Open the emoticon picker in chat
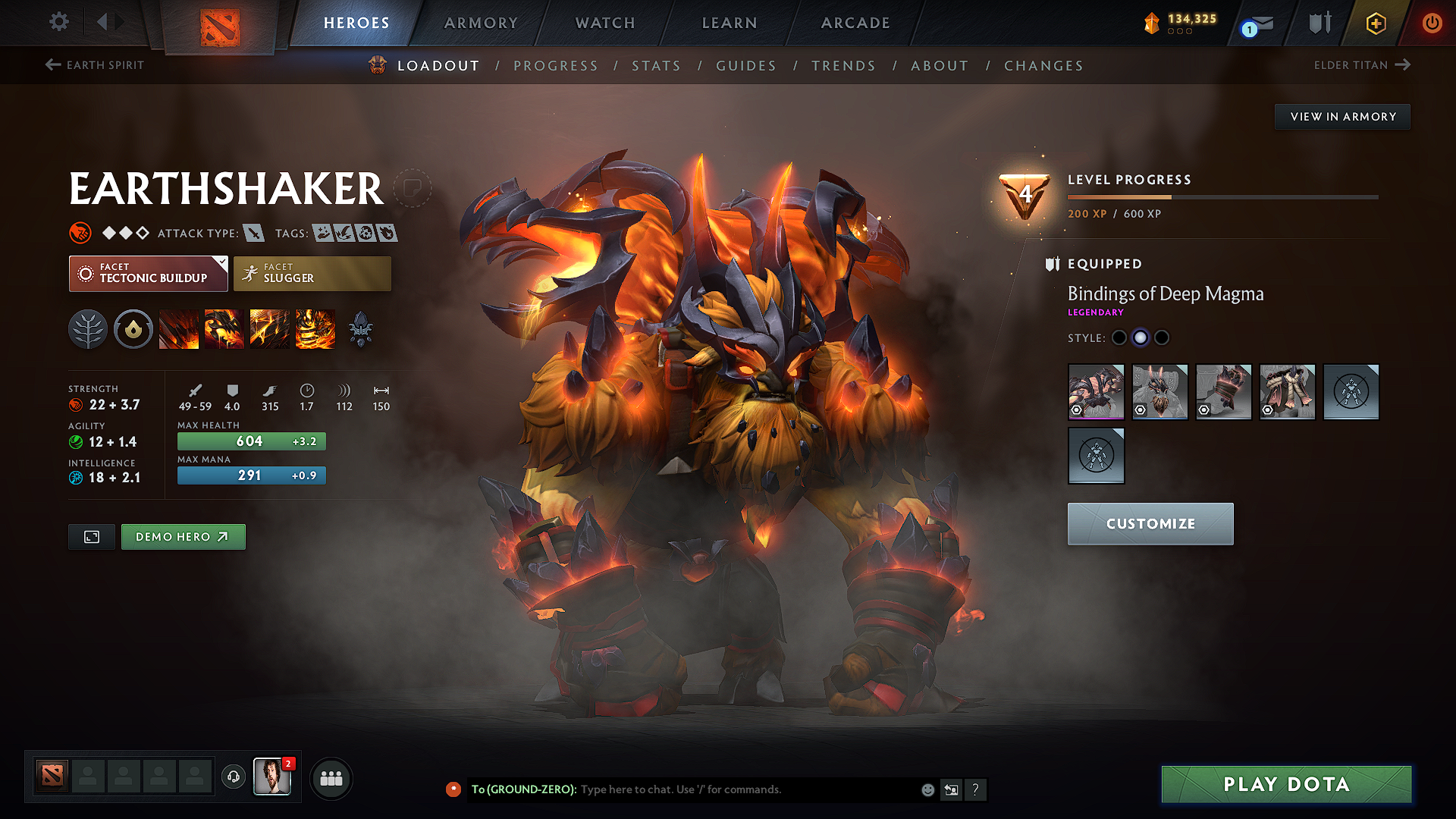Image resolution: width=1456 pixels, height=819 pixels. [x=927, y=789]
